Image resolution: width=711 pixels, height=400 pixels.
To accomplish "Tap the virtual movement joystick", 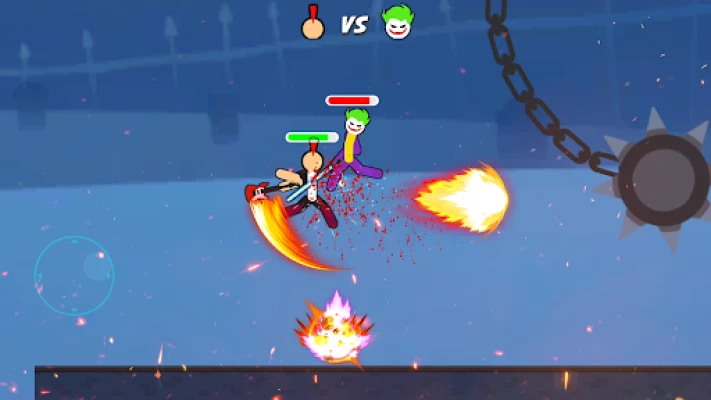I will pos(74,275).
